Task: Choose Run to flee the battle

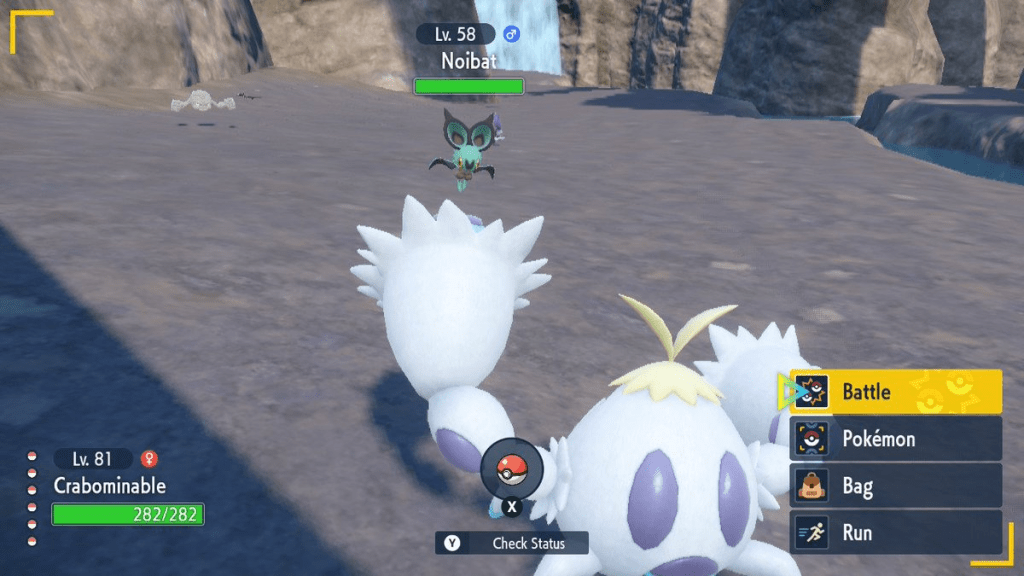Action: tap(895, 533)
